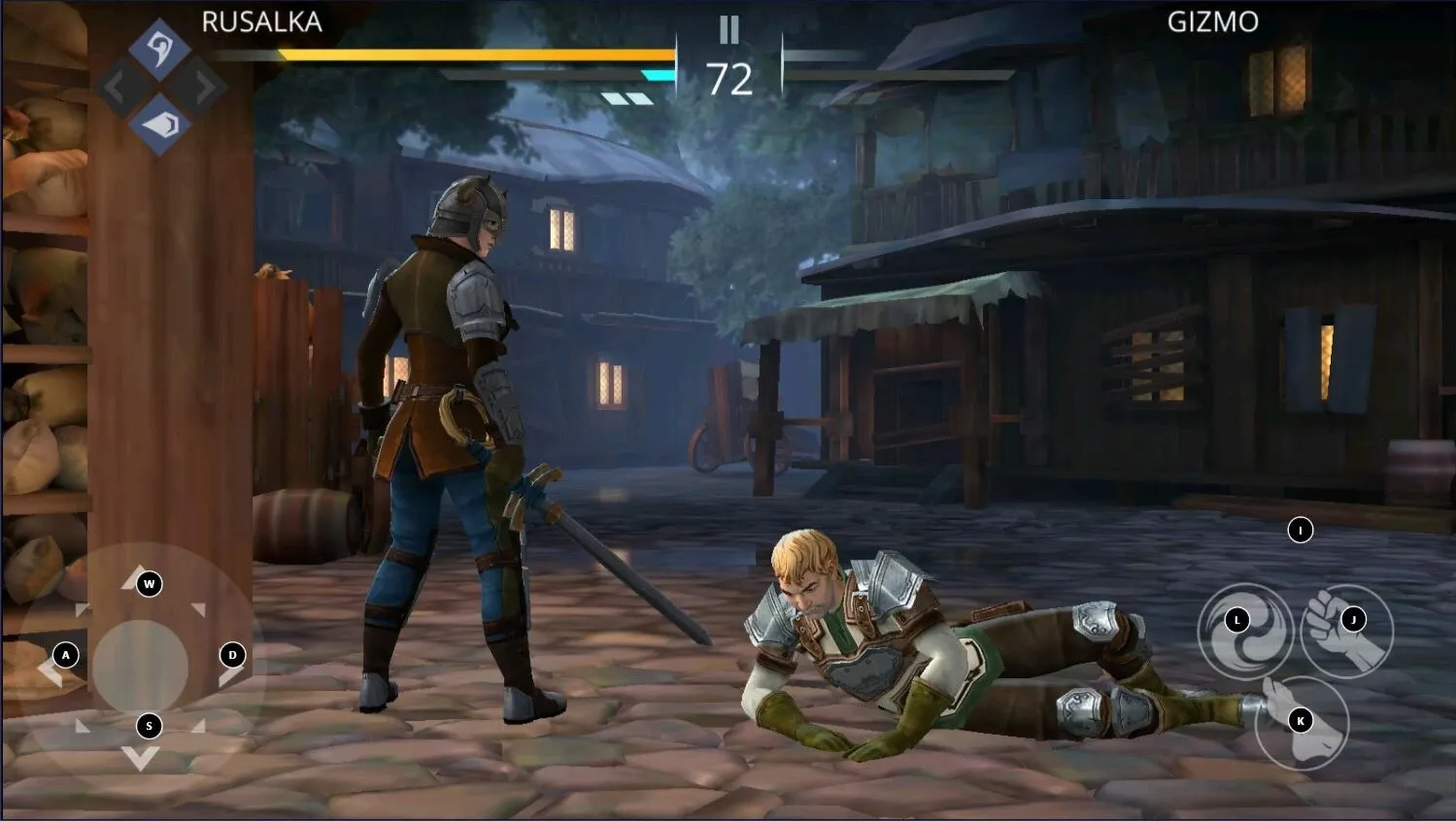The image size is (1456, 821).
Task: Click the GIZMO name label
Action: pos(1210,19)
